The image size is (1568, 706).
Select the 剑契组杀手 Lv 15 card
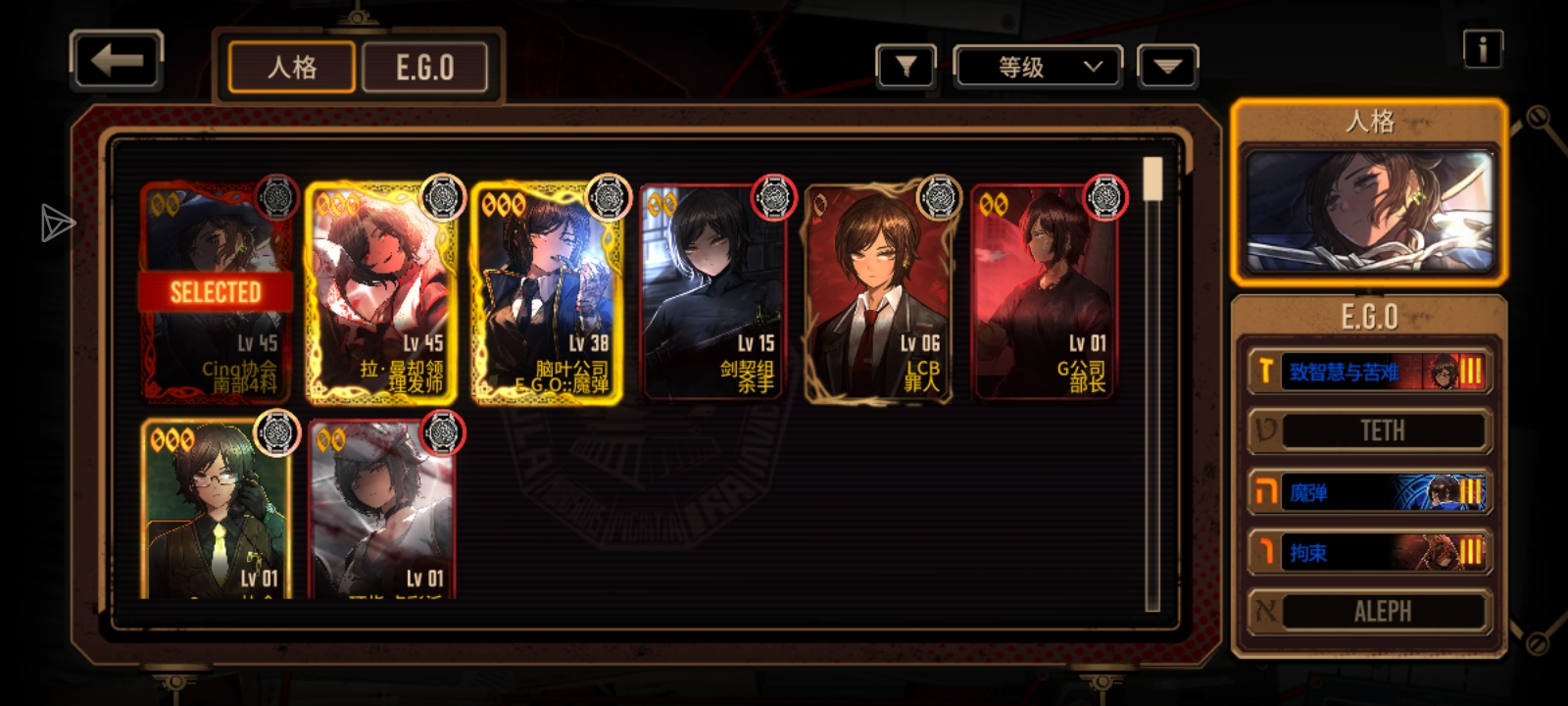point(713,292)
